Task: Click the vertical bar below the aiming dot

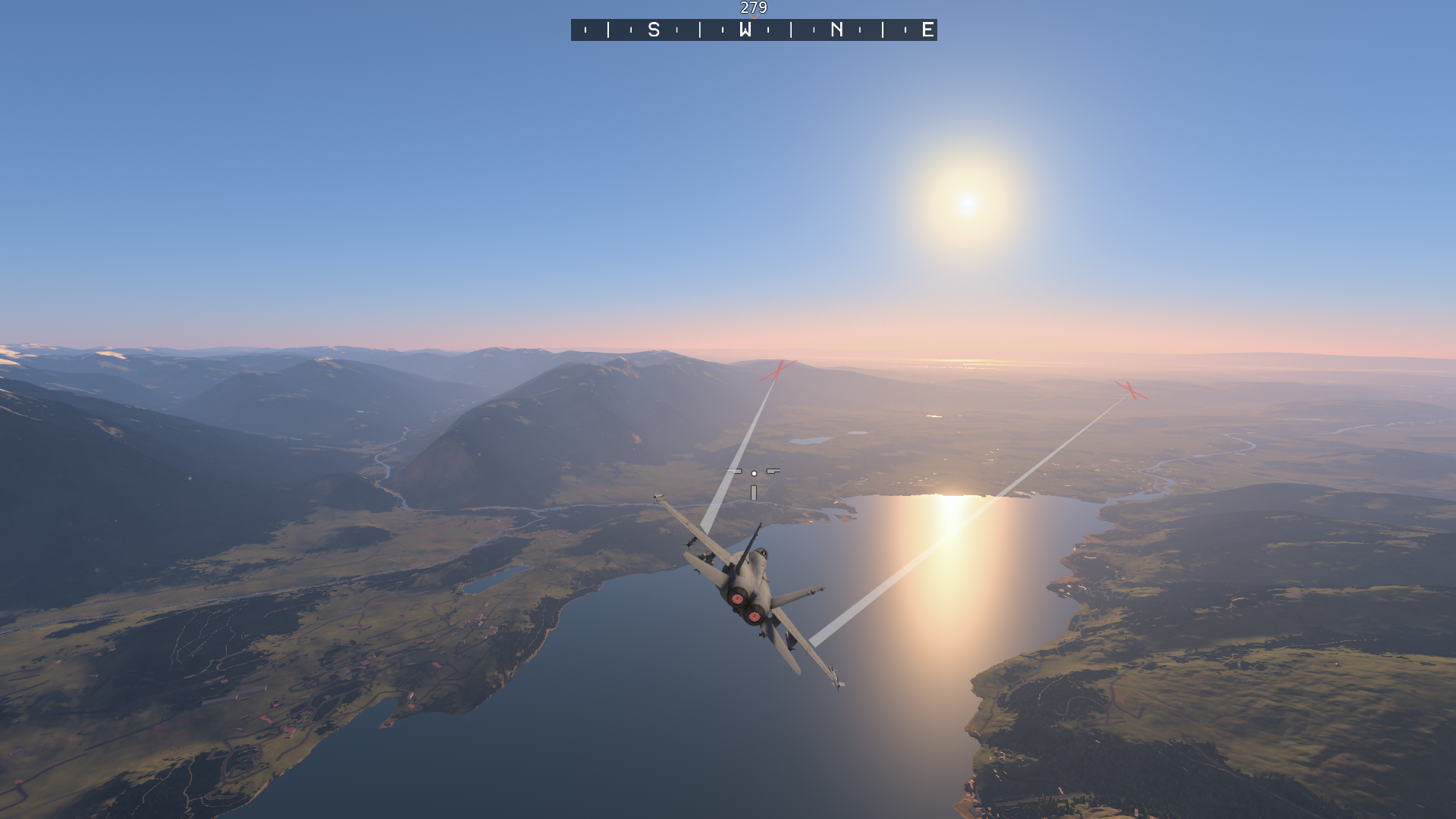Action: (x=753, y=491)
